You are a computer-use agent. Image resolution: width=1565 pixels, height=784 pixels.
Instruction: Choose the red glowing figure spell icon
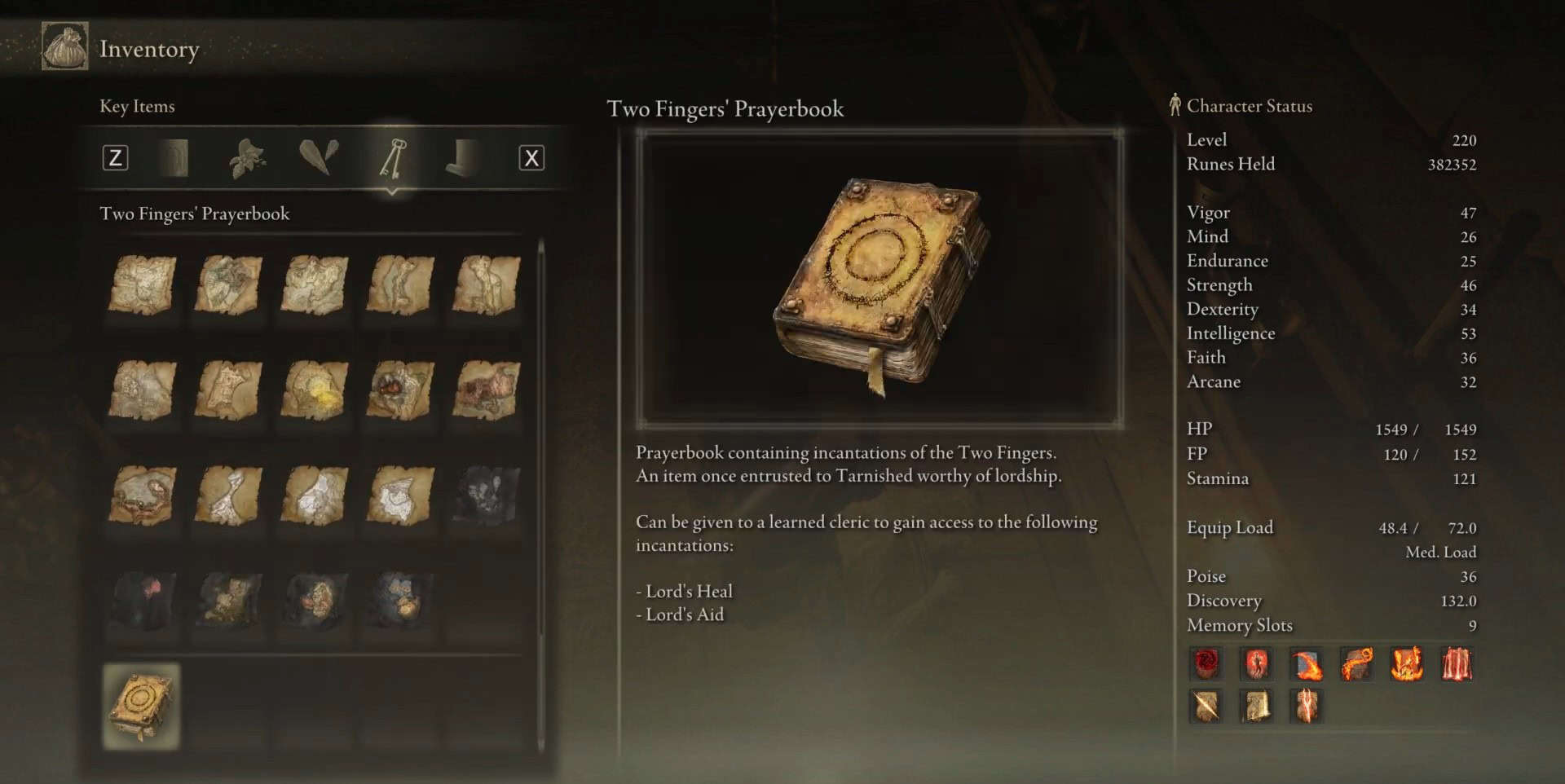coord(1256,663)
